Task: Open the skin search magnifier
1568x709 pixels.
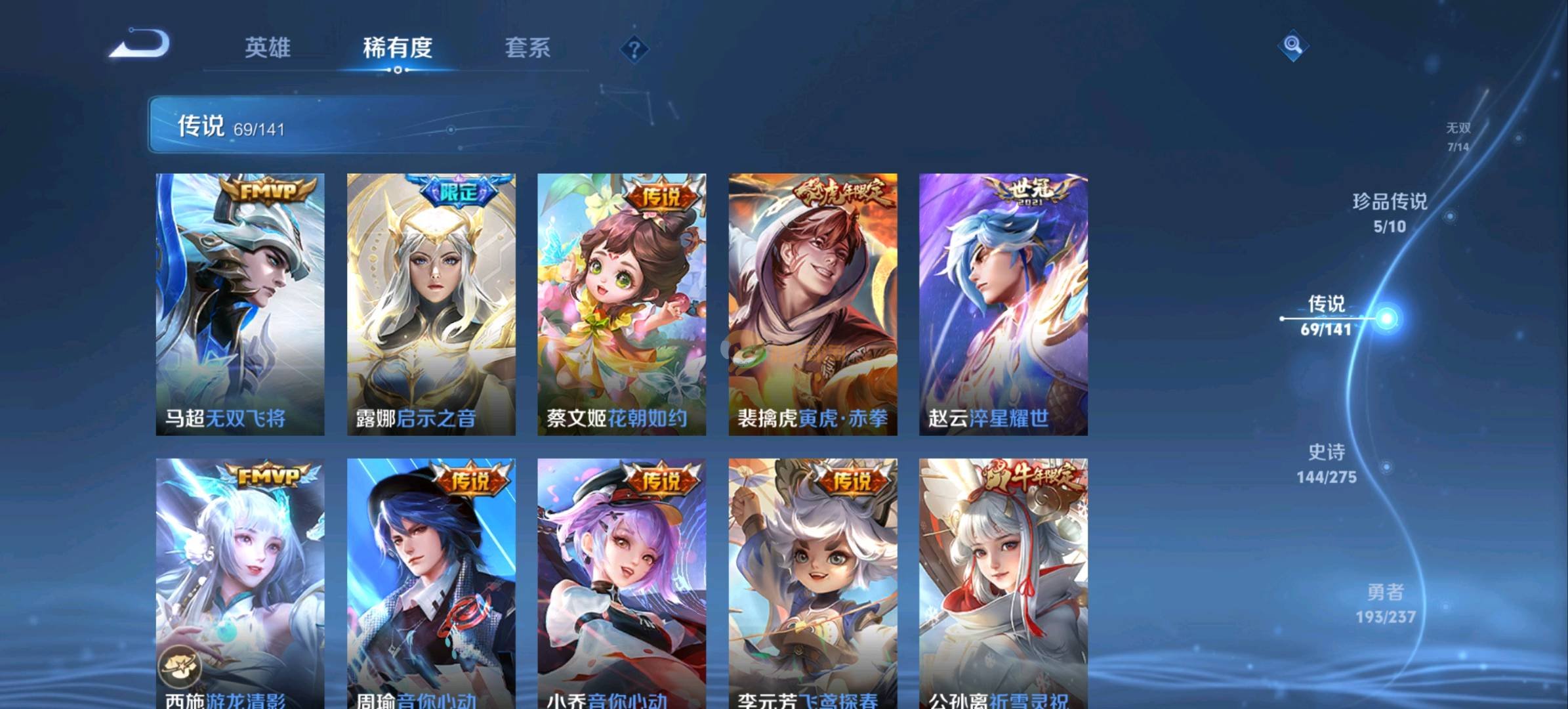Action: [1292, 45]
